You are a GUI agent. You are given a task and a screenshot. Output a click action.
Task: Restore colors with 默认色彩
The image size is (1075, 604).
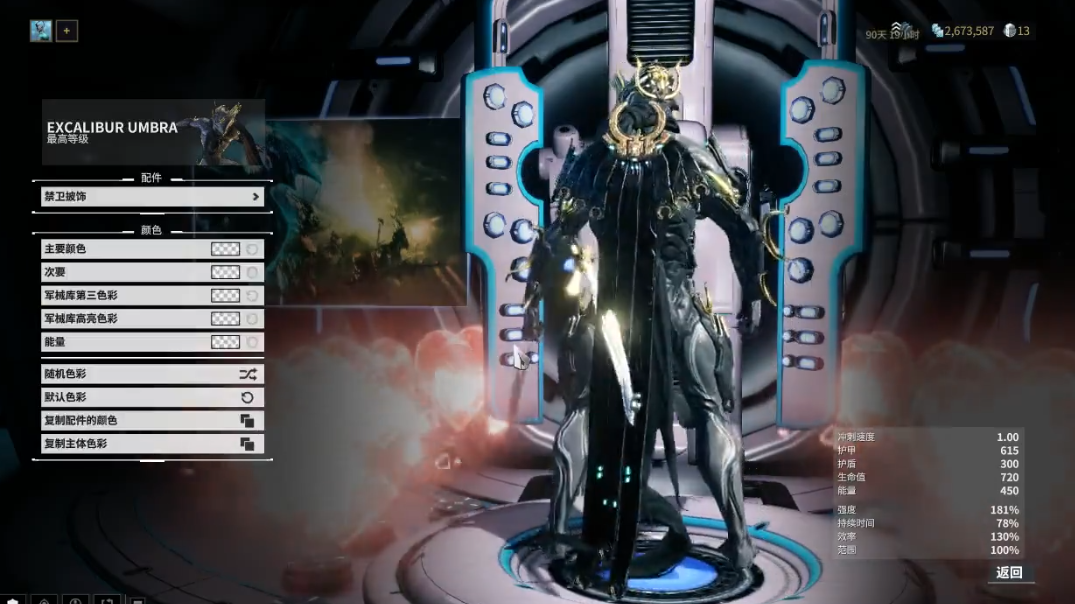click(x=152, y=397)
